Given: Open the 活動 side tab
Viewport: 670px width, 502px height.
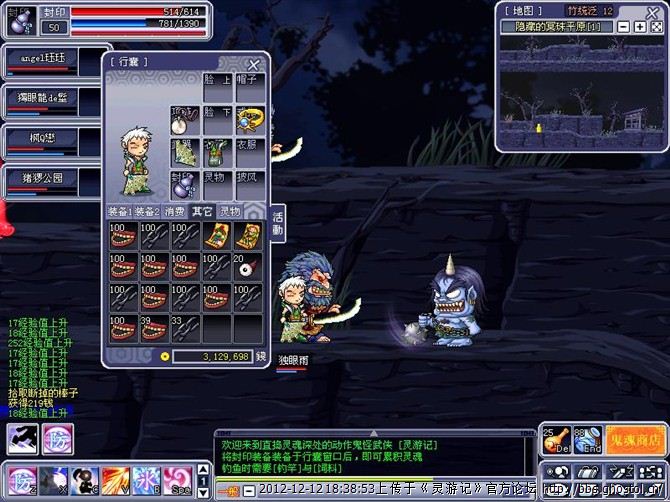Looking at the screenshot, I should tap(277, 223).
